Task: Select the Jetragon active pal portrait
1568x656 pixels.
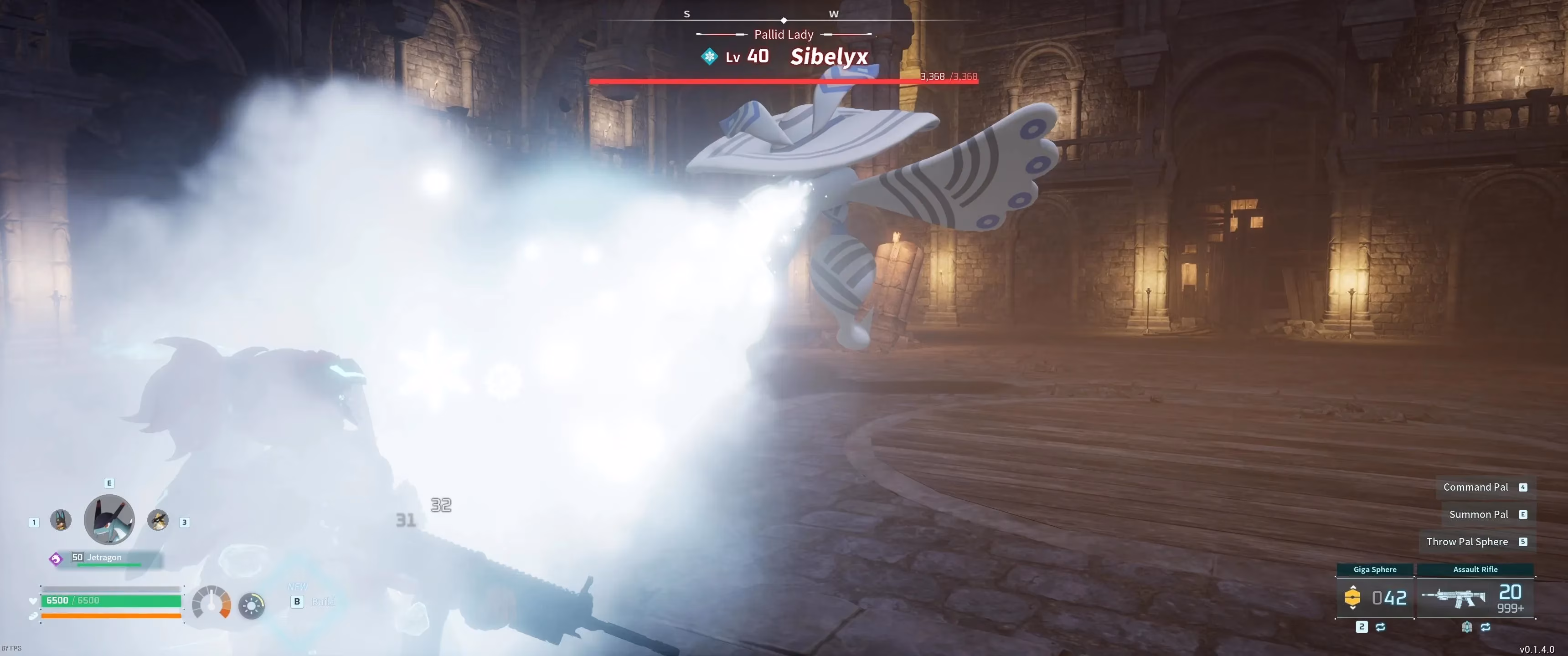Action: (109, 520)
